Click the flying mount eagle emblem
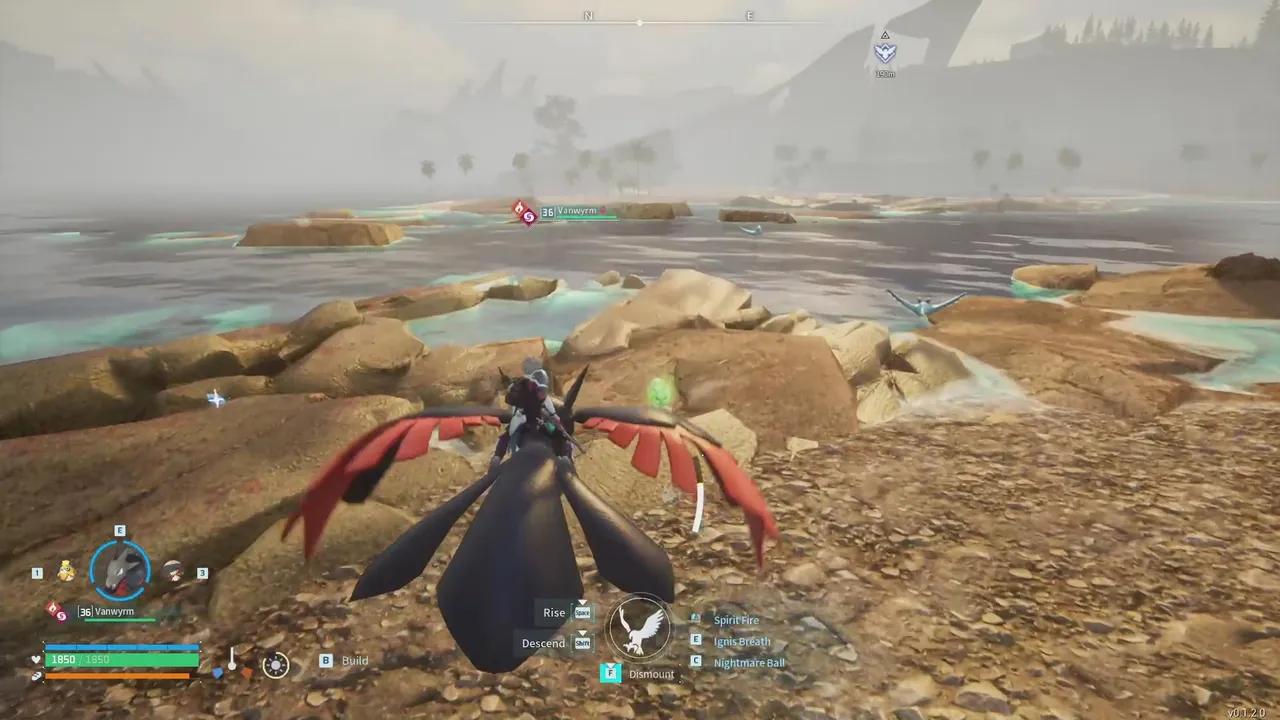This screenshot has height=720, width=1280. click(640, 629)
